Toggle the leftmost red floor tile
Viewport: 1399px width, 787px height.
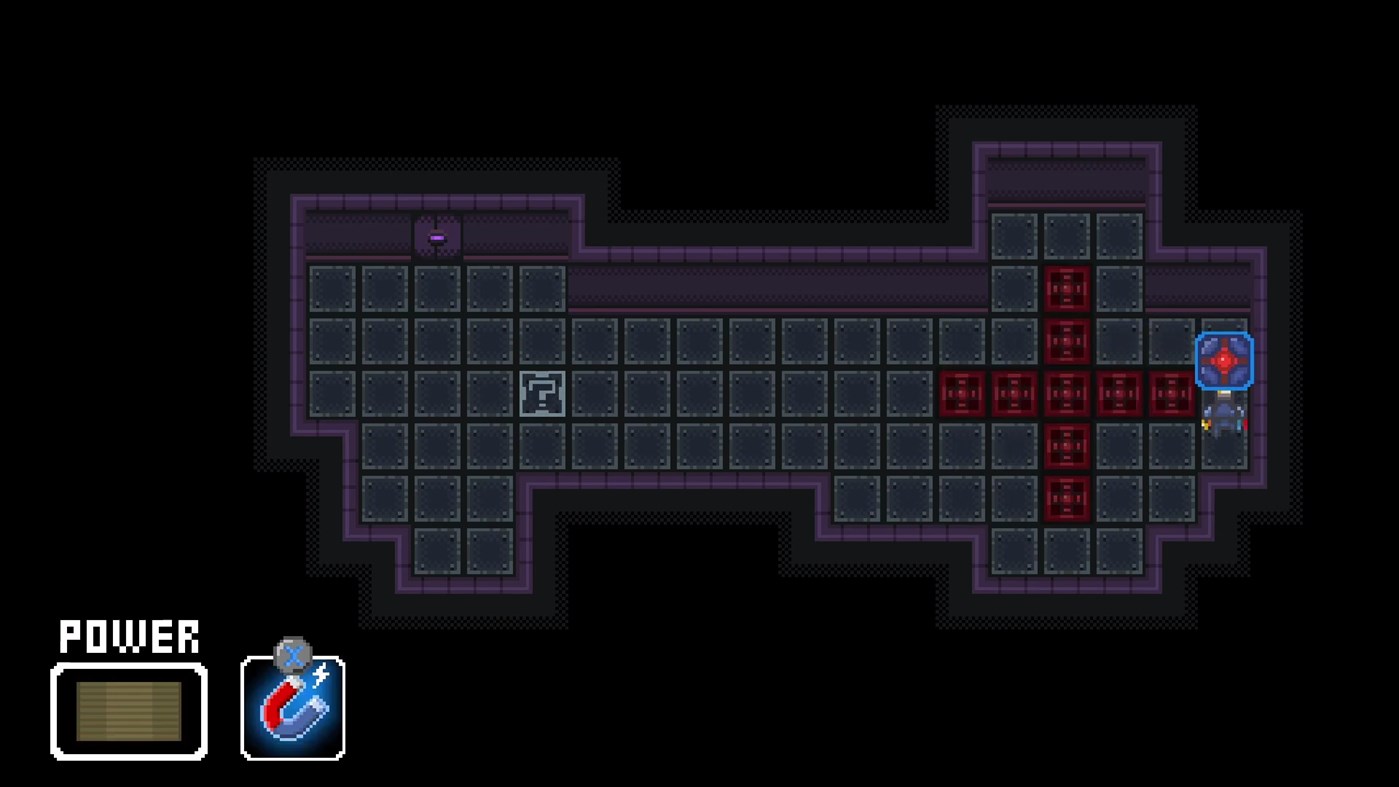pyautogui.click(x=963, y=392)
